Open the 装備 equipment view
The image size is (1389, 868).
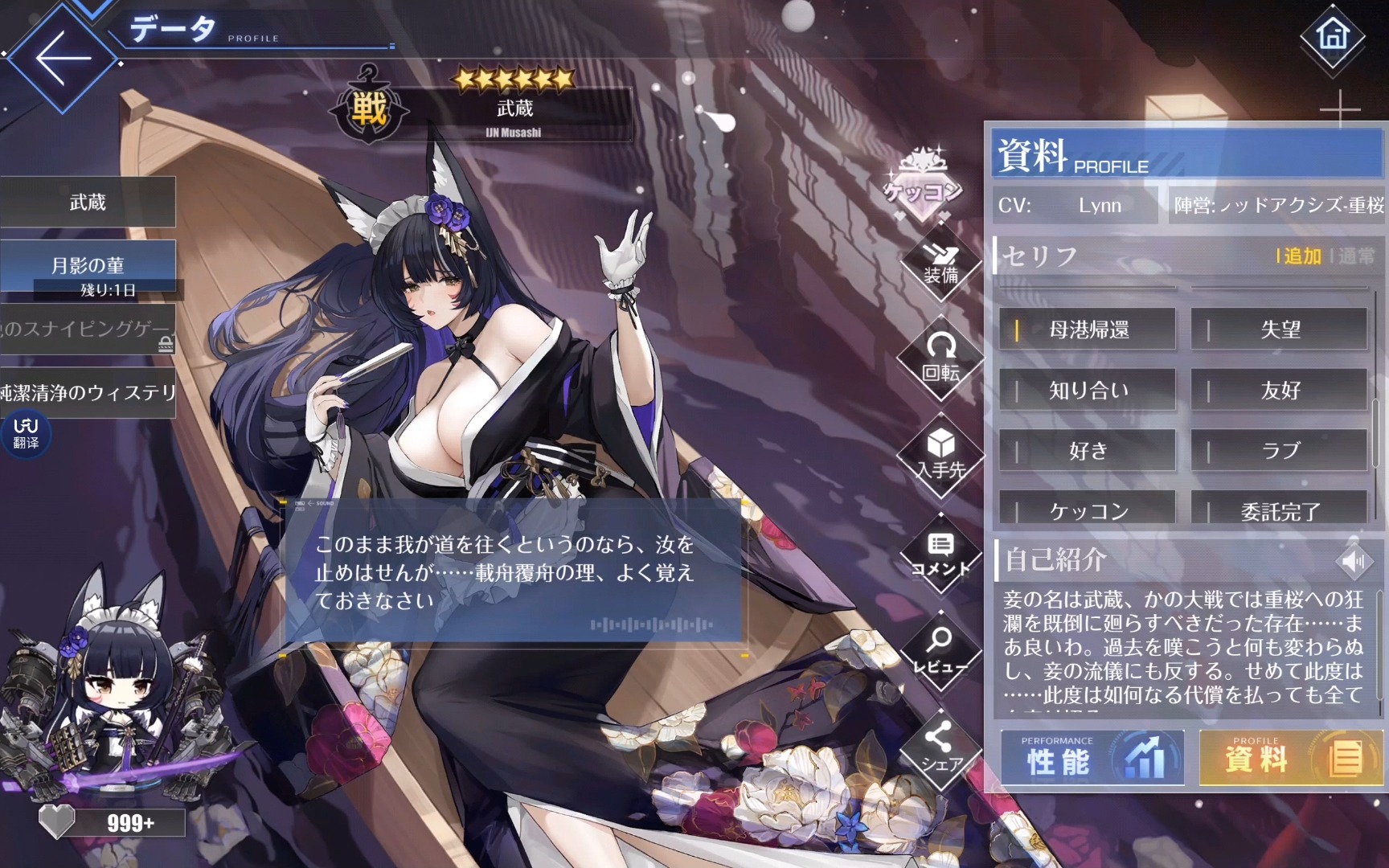point(940,265)
